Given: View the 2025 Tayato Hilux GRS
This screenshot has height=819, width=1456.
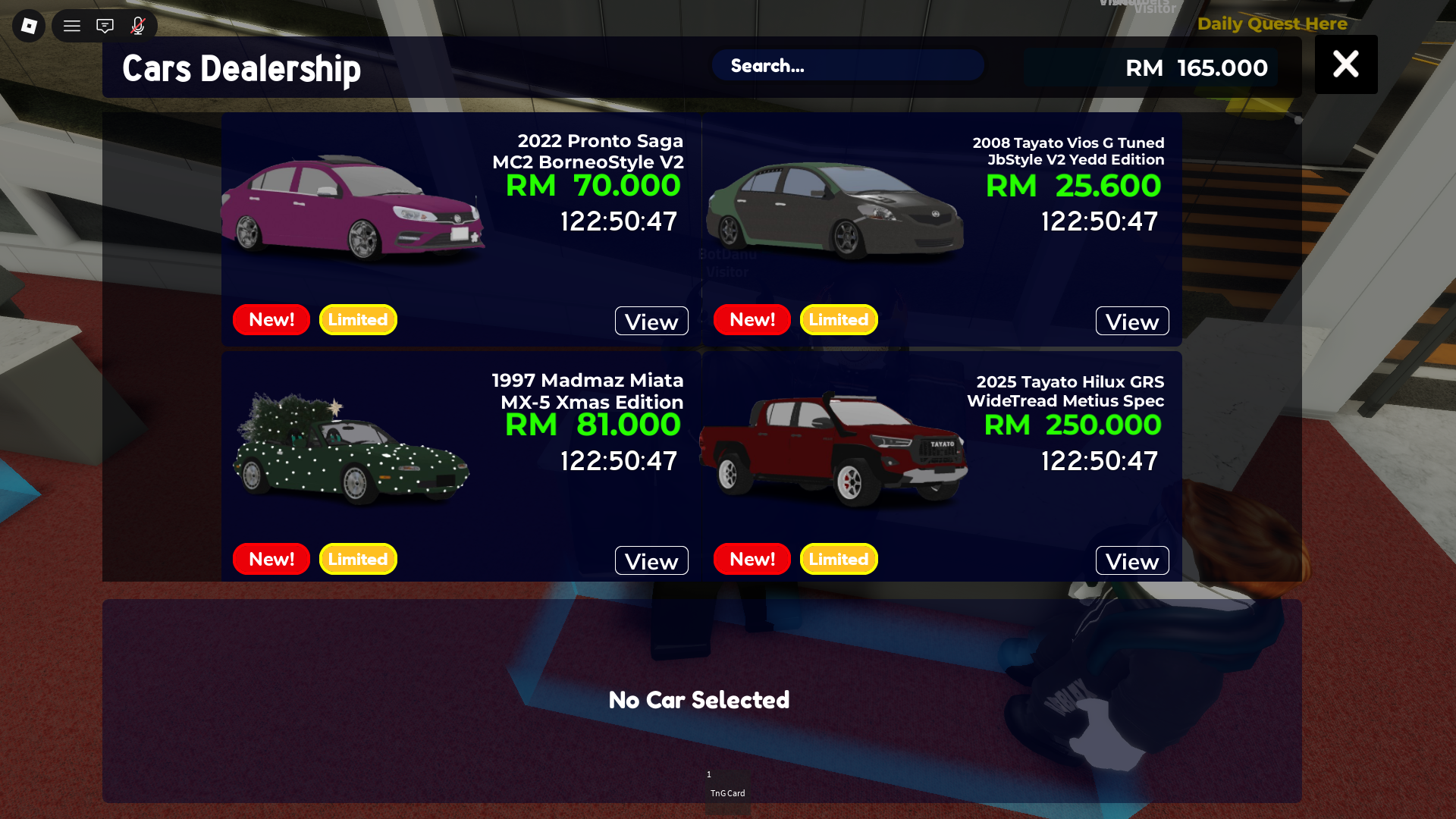Looking at the screenshot, I should (x=1131, y=560).
